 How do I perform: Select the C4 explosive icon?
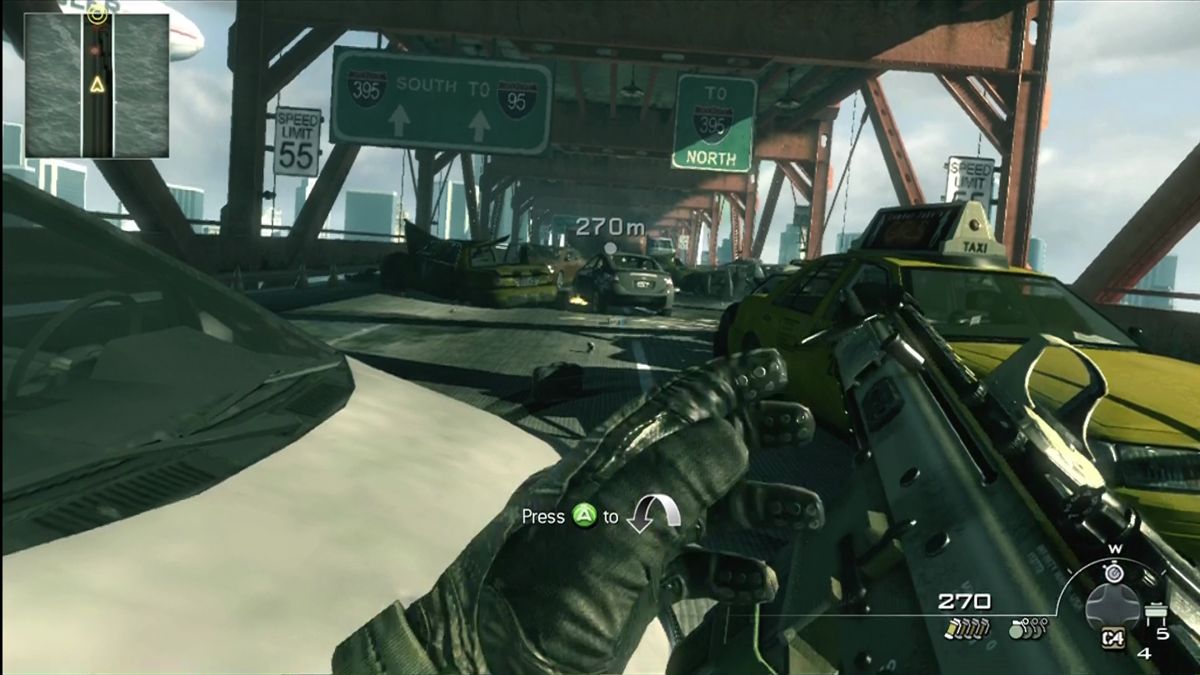[1113, 640]
